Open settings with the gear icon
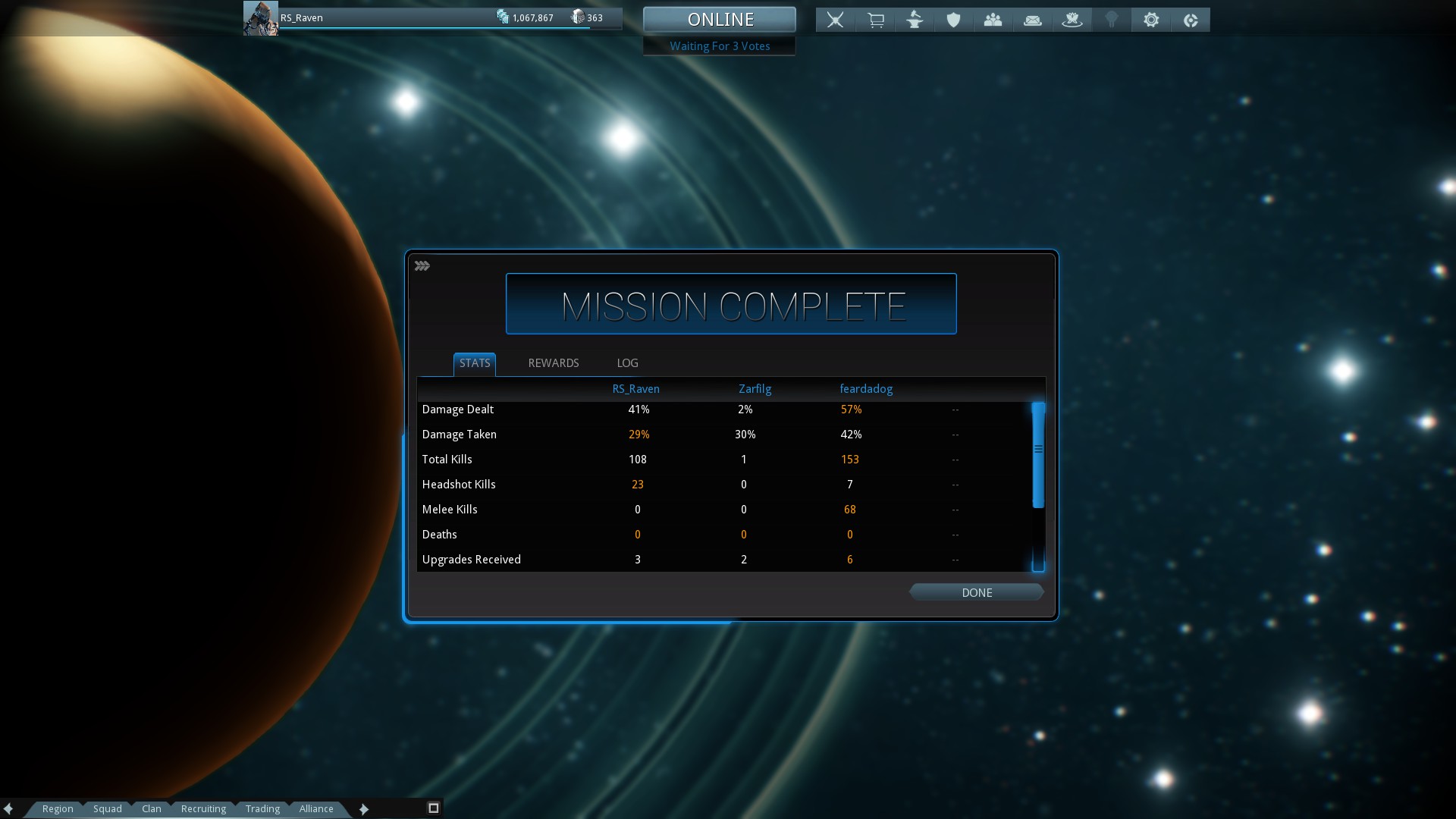Image resolution: width=1456 pixels, height=819 pixels. (1151, 20)
